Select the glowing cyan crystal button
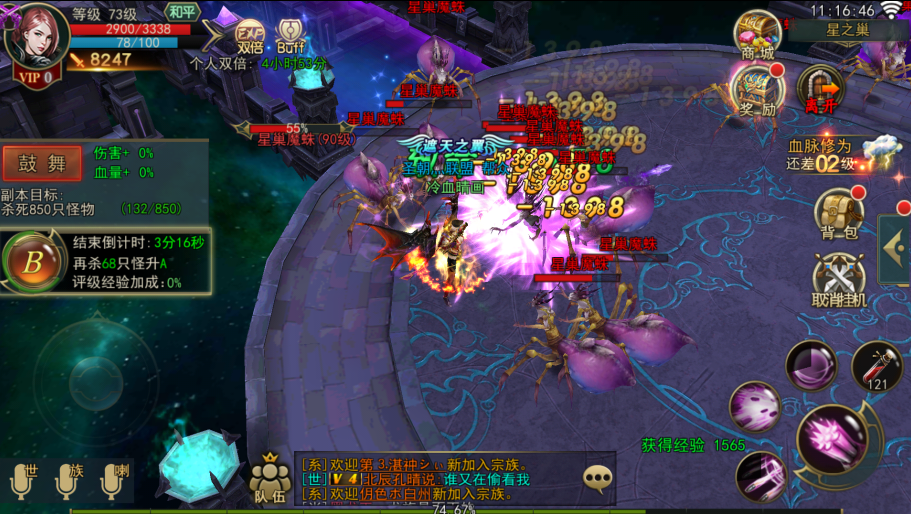 point(200,466)
